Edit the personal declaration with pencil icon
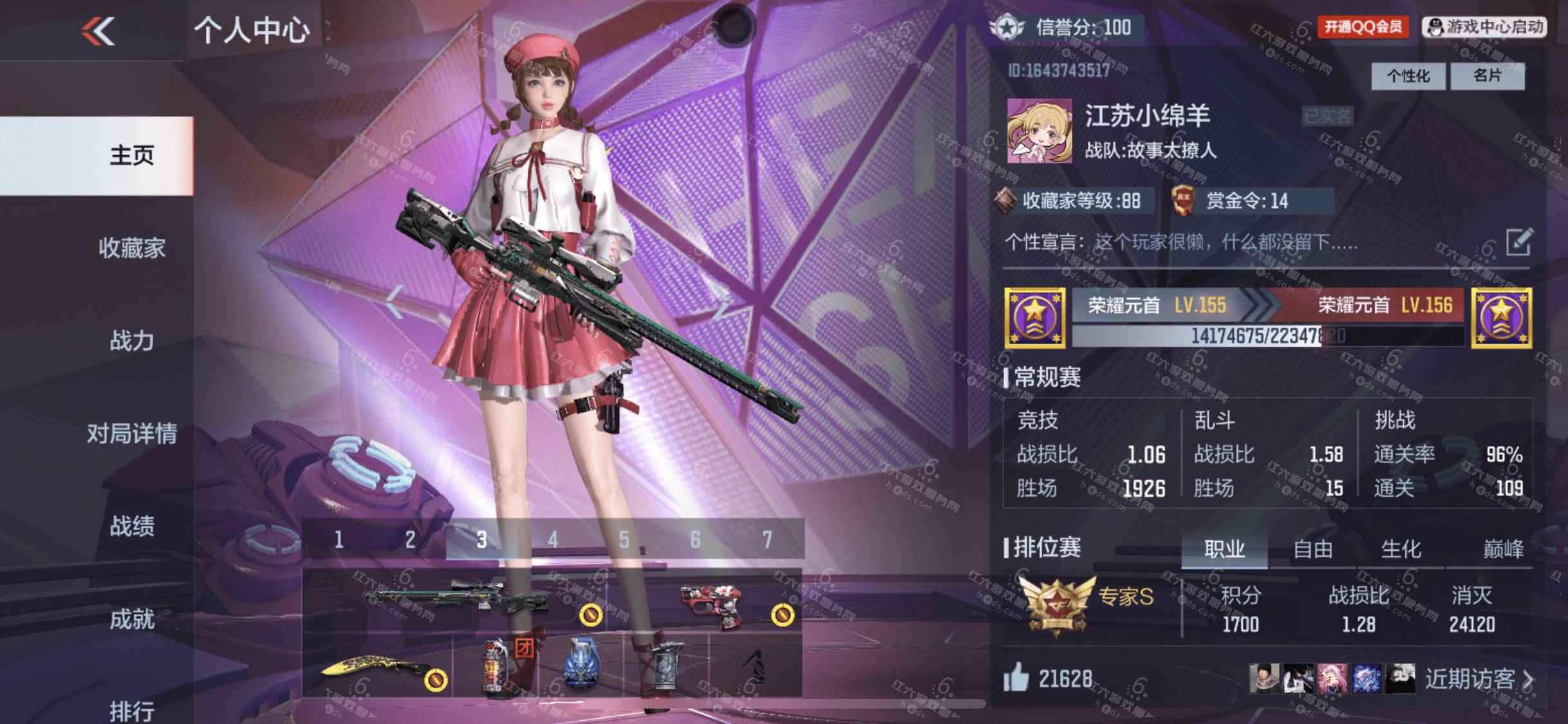This screenshot has width=1568, height=724. 1519,242
